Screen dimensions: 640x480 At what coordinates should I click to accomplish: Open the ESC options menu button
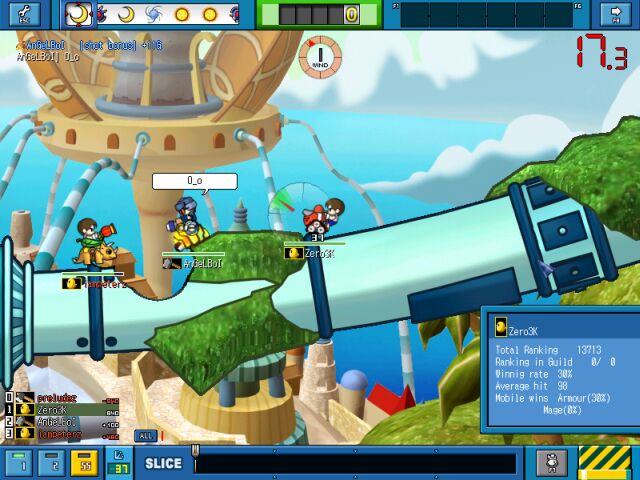(x=22, y=14)
